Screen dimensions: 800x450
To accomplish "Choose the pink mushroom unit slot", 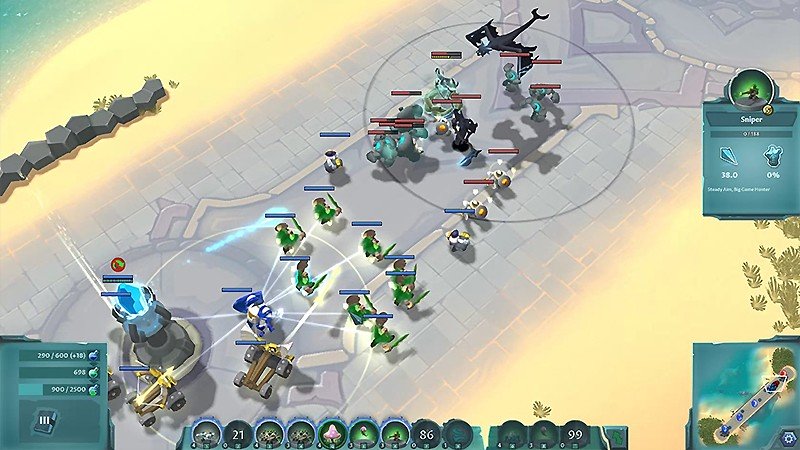I will coord(331,435).
